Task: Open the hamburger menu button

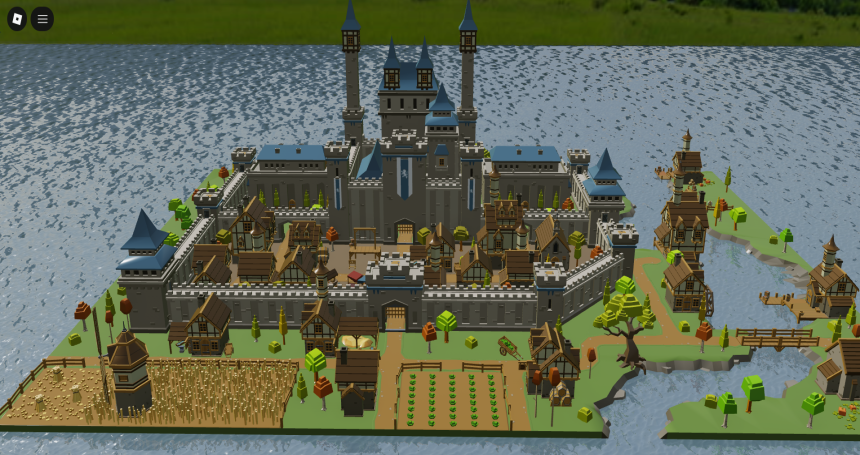Action: [x=42, y=18]
